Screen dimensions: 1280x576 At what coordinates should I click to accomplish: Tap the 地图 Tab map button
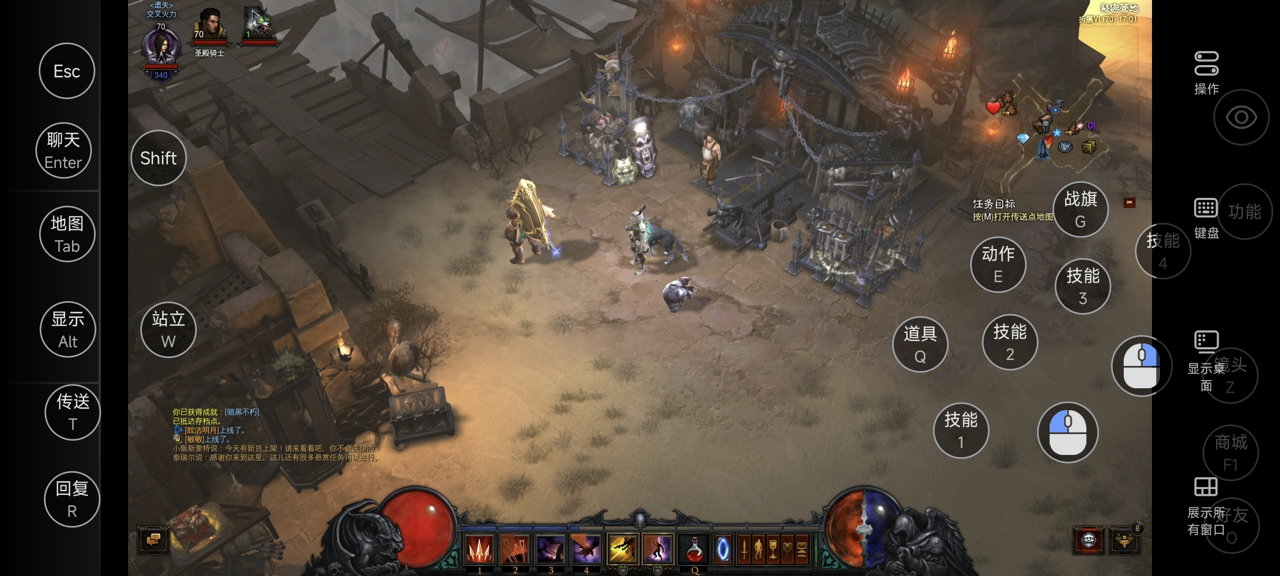pyautogui.click(x=67, y=234)
